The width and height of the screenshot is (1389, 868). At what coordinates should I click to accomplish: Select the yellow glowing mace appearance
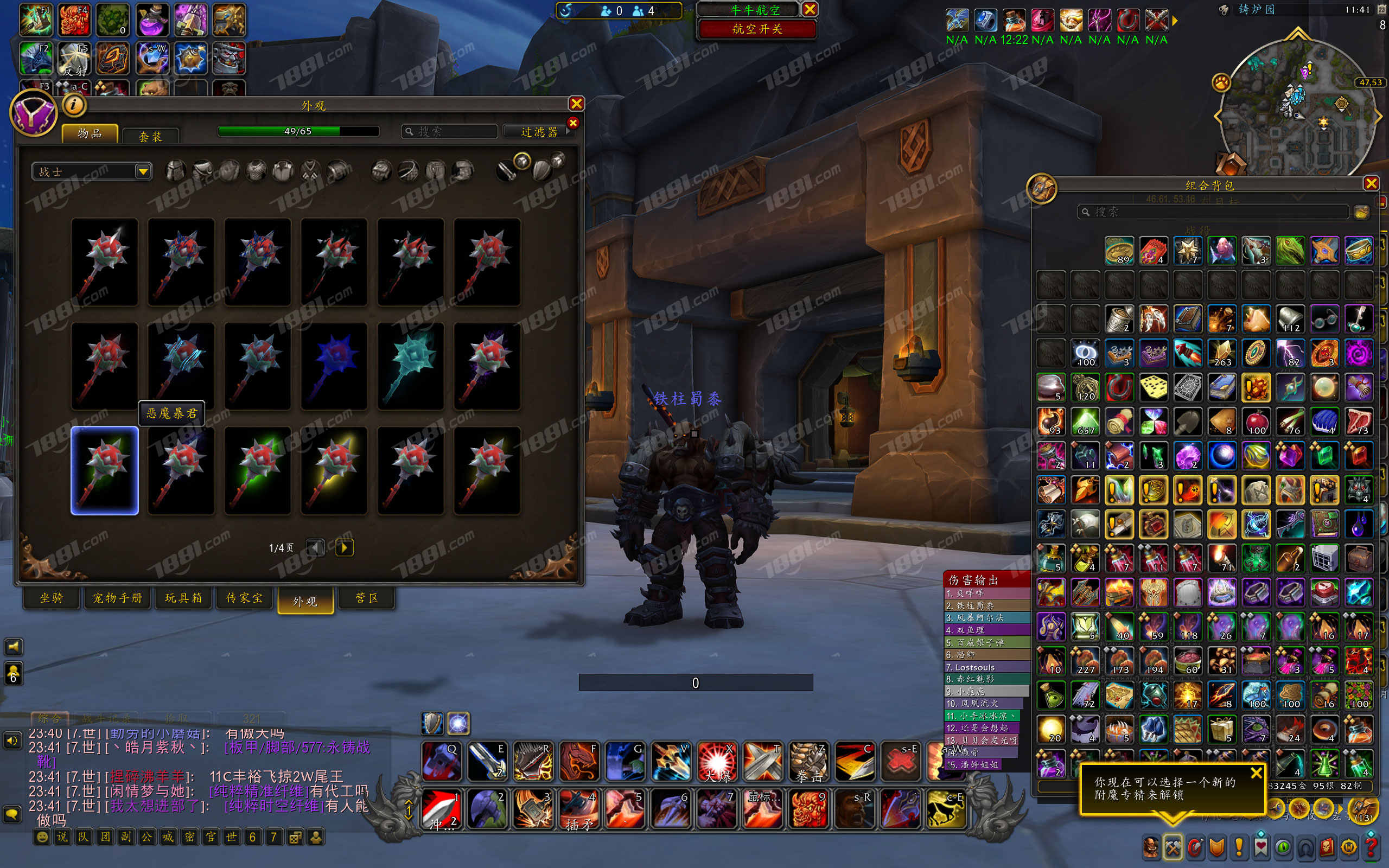334,471
